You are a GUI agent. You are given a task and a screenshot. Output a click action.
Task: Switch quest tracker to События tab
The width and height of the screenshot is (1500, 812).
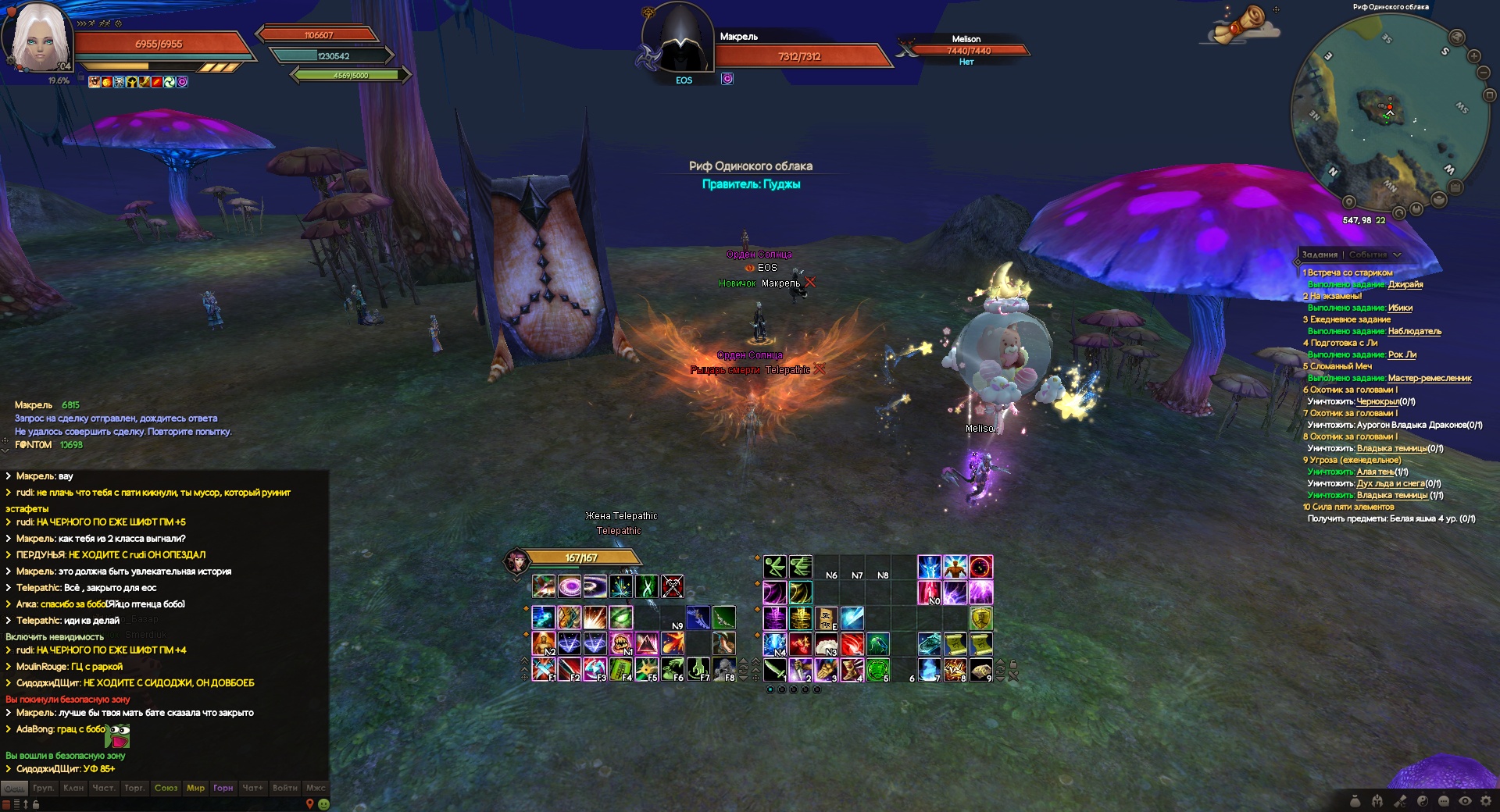[1367, 255]
